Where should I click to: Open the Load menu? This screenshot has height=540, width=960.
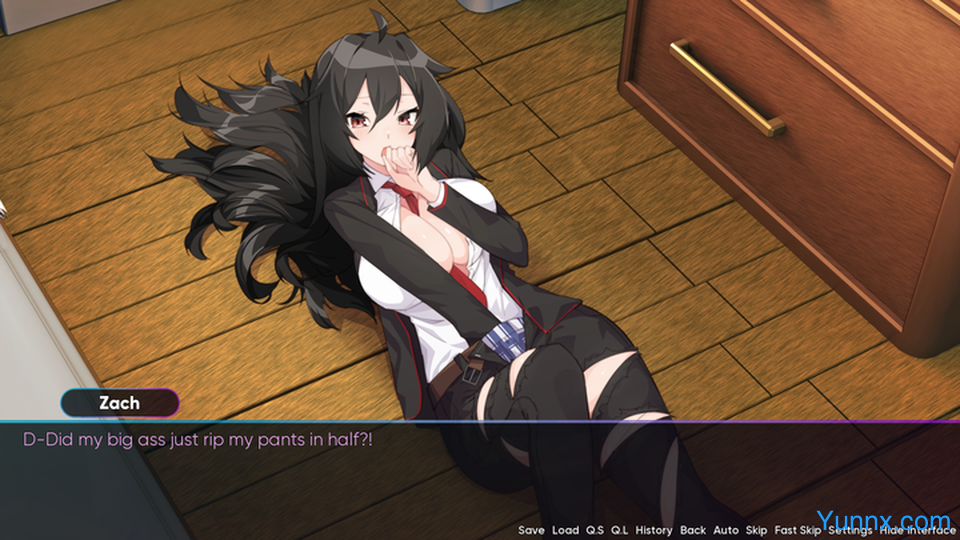(565, 530)
